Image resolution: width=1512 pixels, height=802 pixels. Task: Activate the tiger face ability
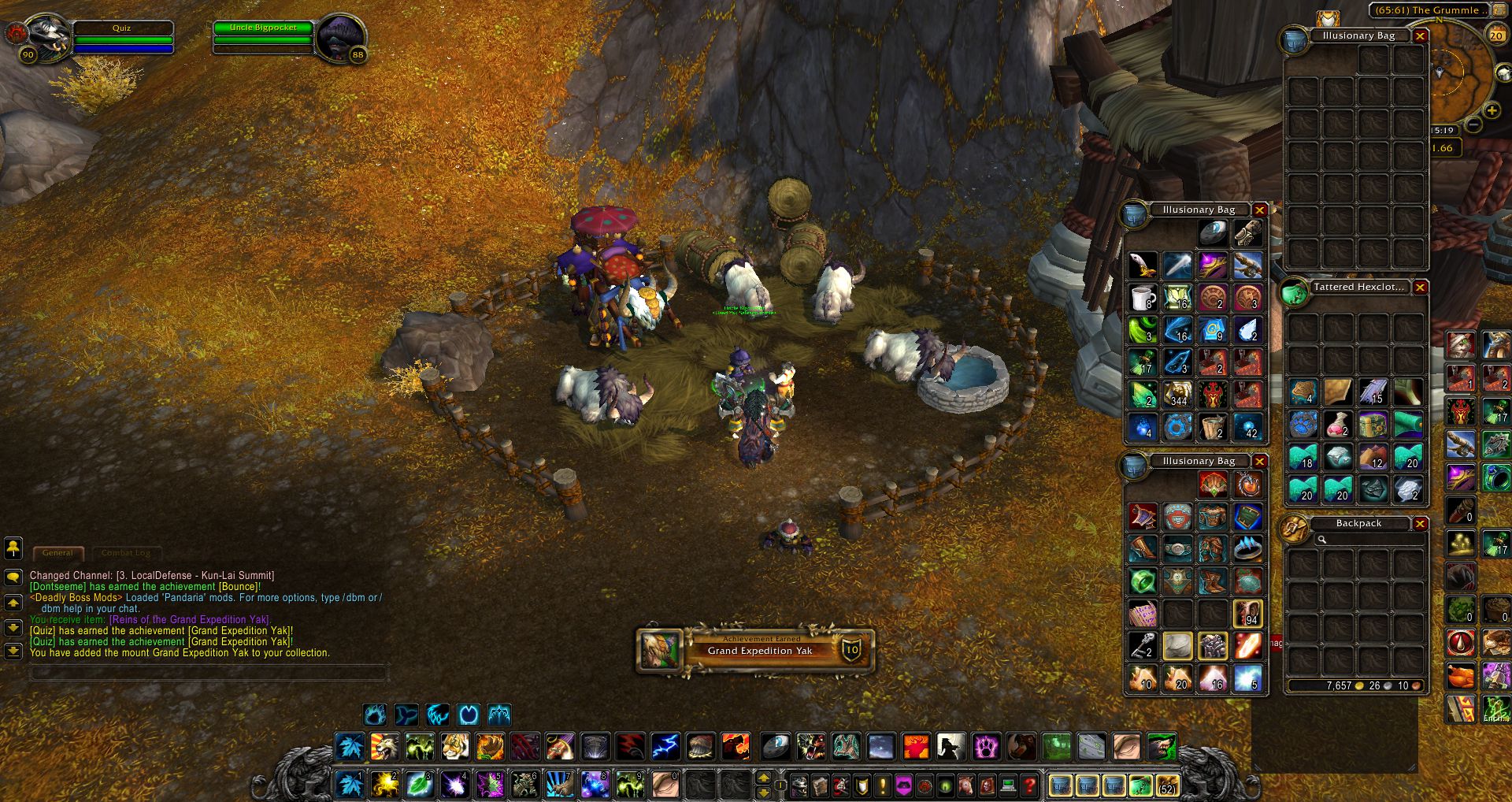coord(454,746)
